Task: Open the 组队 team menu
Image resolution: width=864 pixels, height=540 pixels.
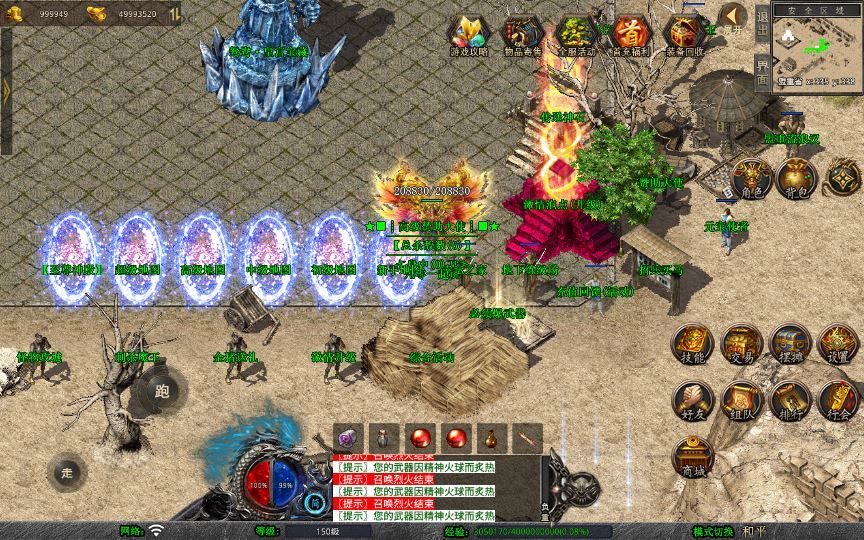Action: [x=741, y=399]
